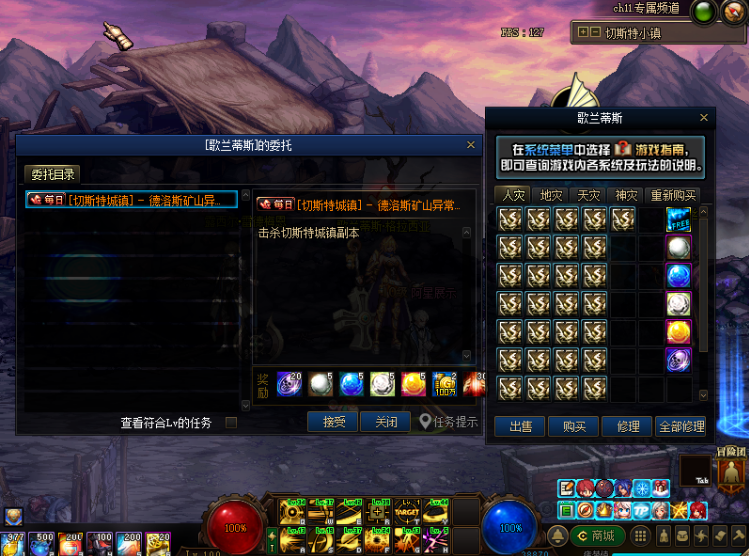The width and height of the screenshot is (749, 556).
Task: Close the 歌兰蒂斯的委托 quest window
Action: [x=471, y=145]
